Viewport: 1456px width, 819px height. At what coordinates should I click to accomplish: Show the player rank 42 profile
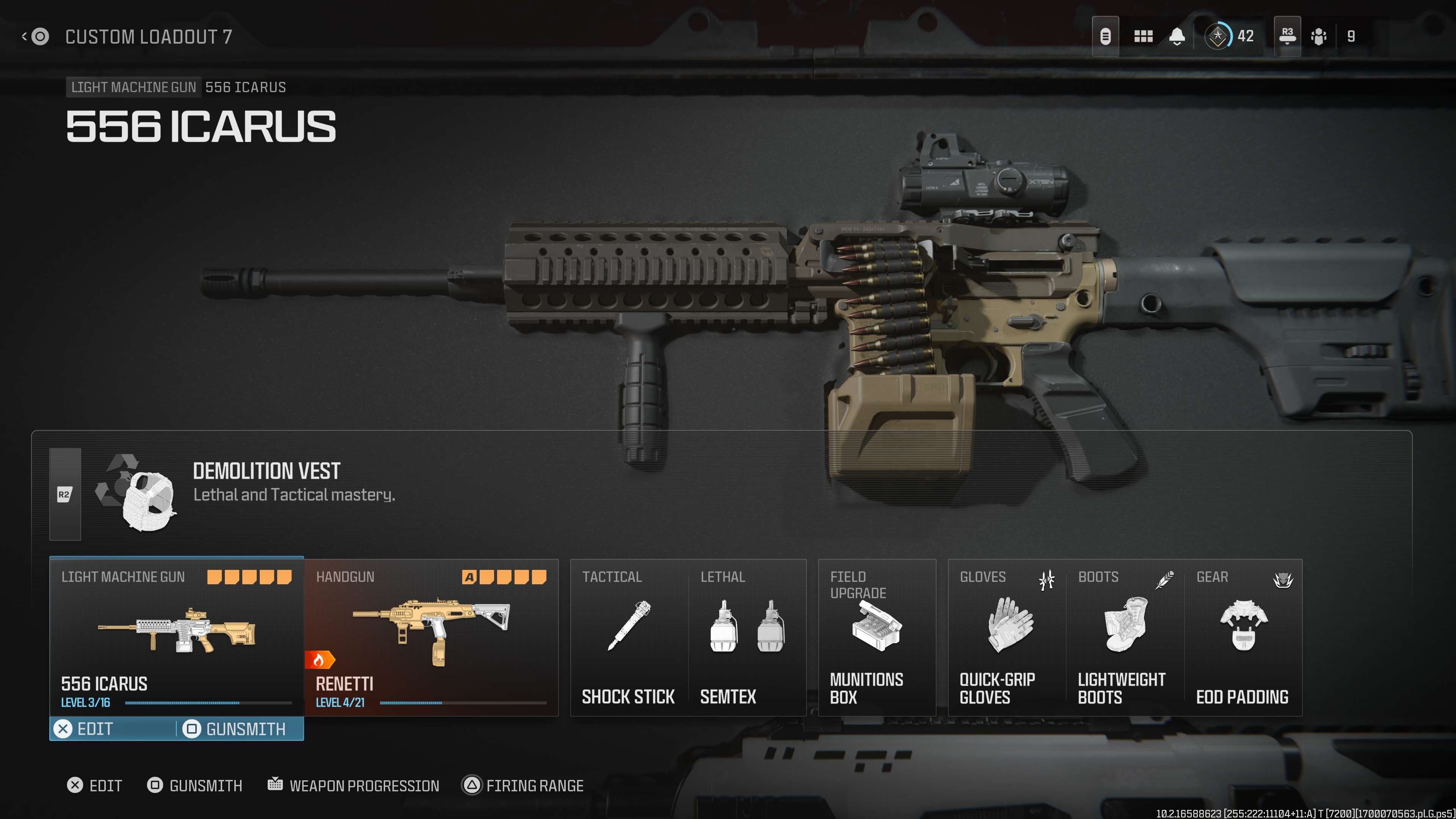coord(1230,36)
